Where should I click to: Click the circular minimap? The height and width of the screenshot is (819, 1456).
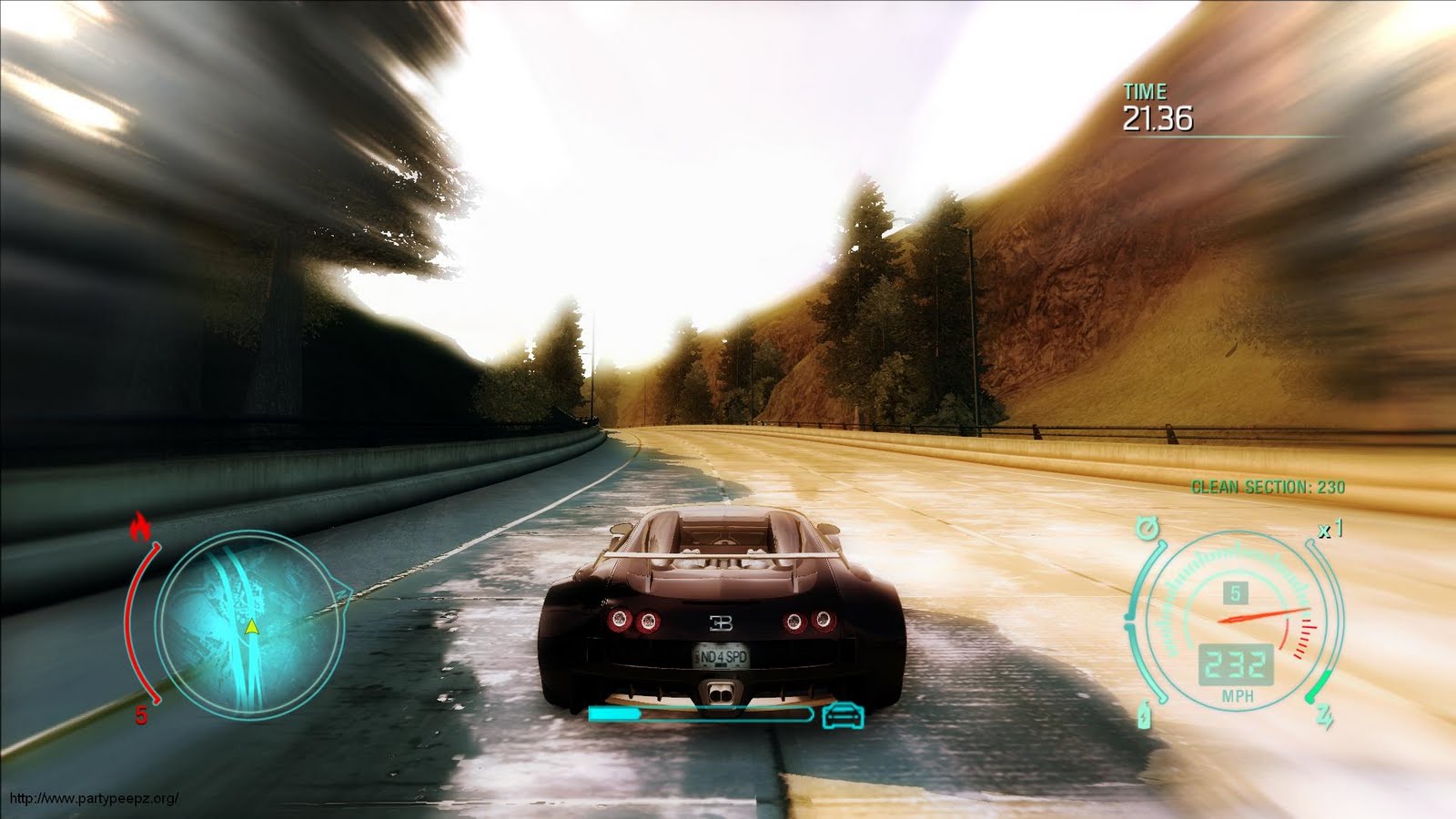[248, 624]
